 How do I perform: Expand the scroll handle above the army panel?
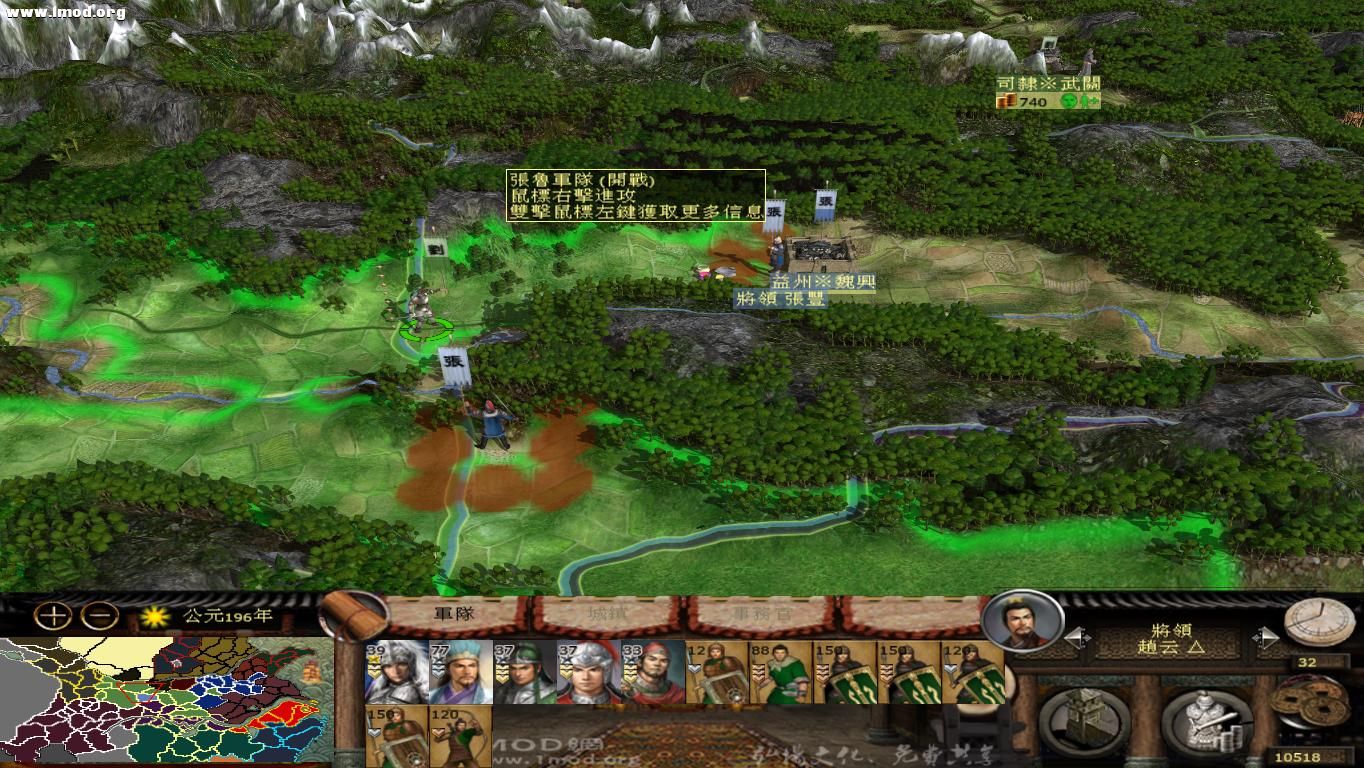coord(350,612)
